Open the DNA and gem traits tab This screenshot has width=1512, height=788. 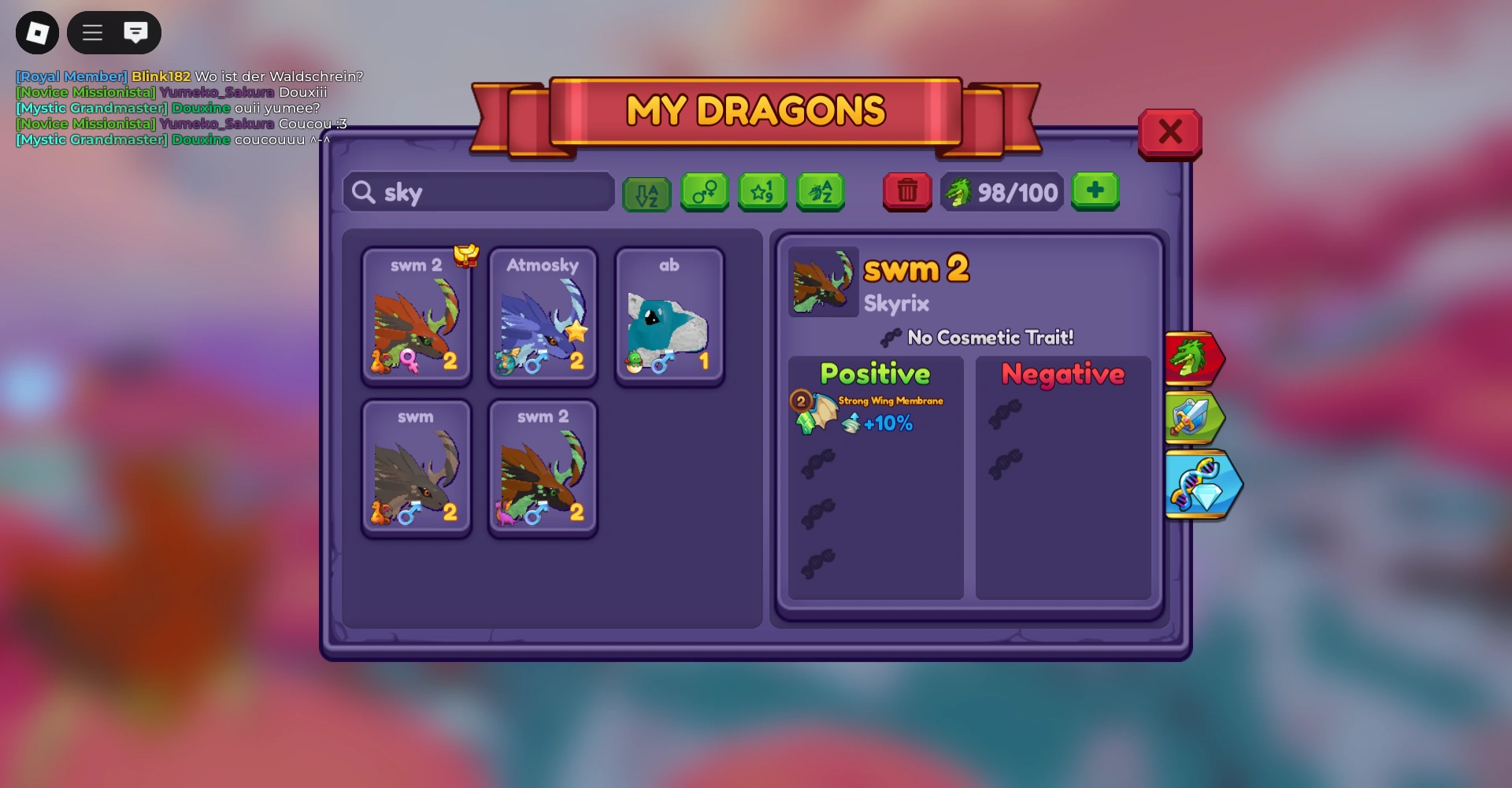tap(1199, 486)
